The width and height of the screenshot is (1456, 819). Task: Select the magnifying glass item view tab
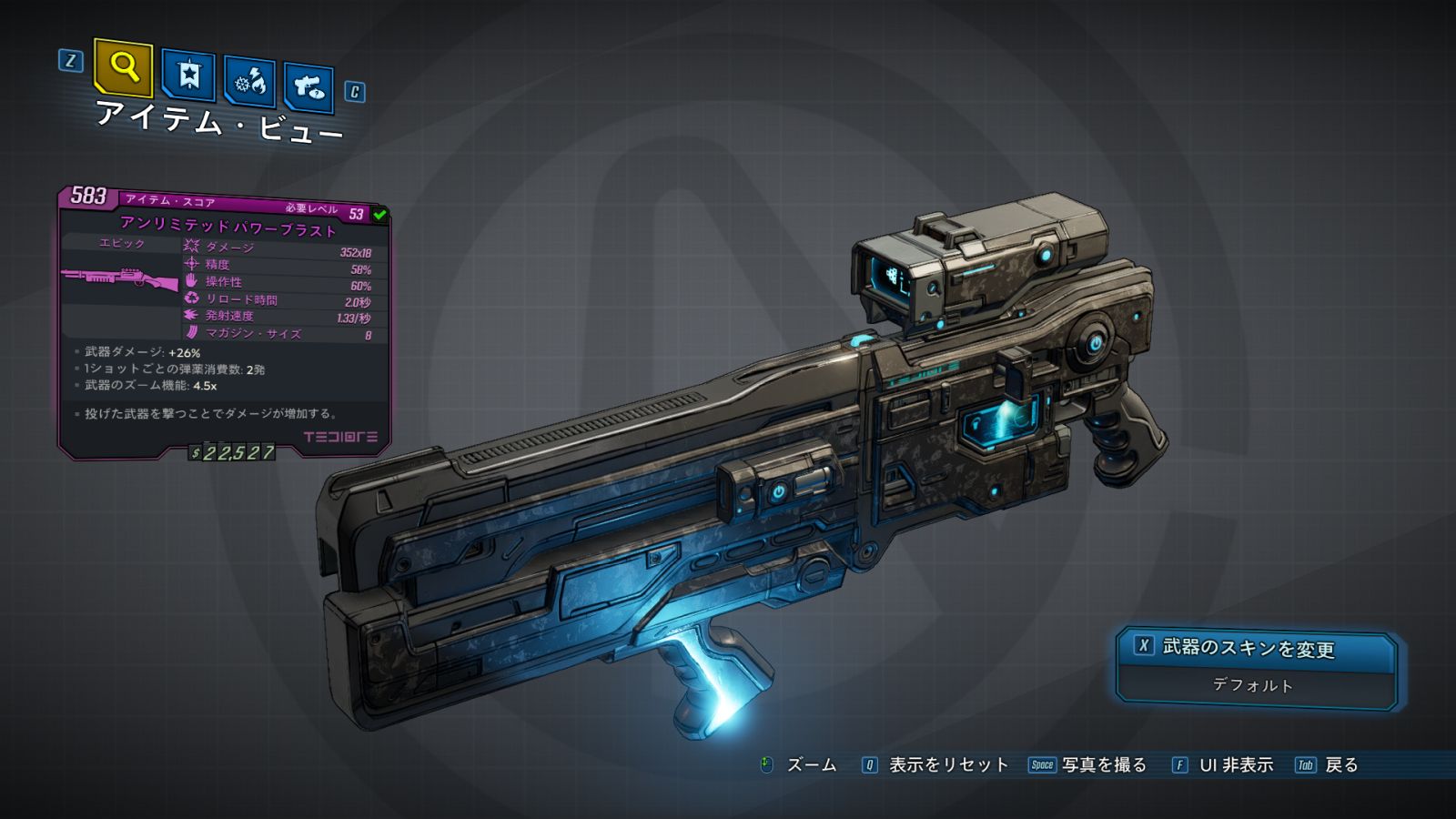pos(123,67)
